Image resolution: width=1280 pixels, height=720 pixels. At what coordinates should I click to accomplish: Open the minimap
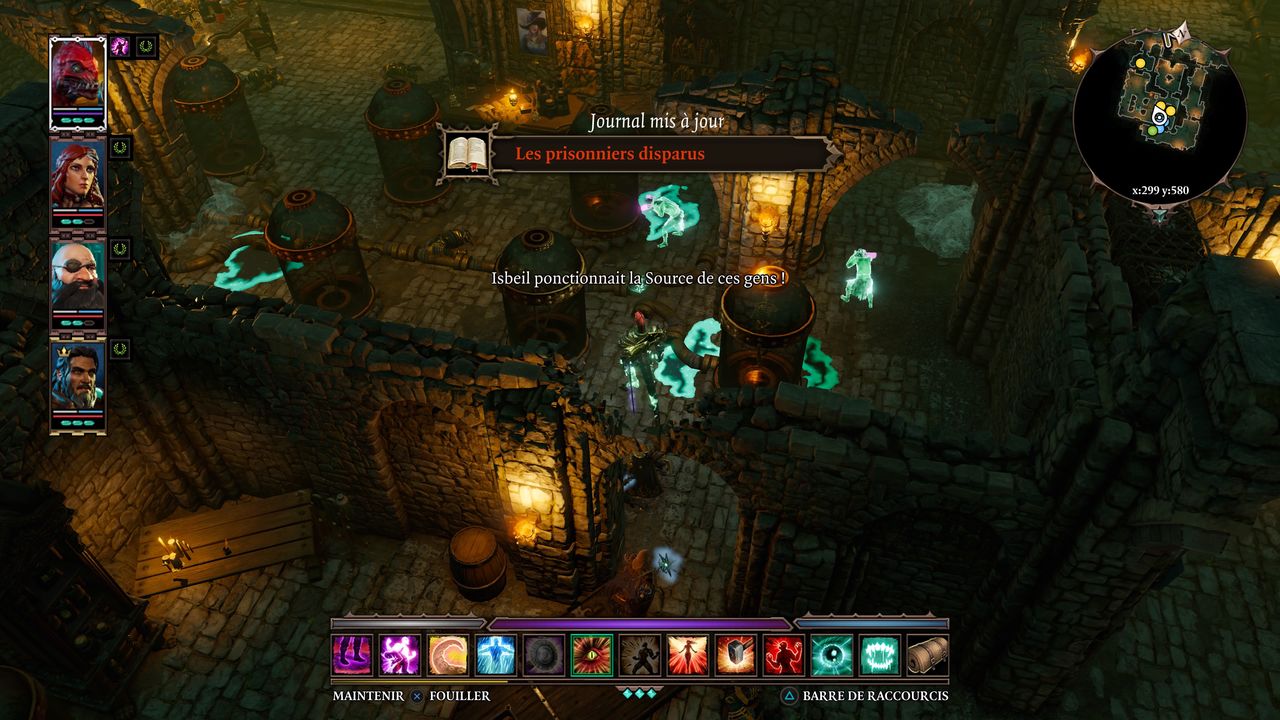1159,112
